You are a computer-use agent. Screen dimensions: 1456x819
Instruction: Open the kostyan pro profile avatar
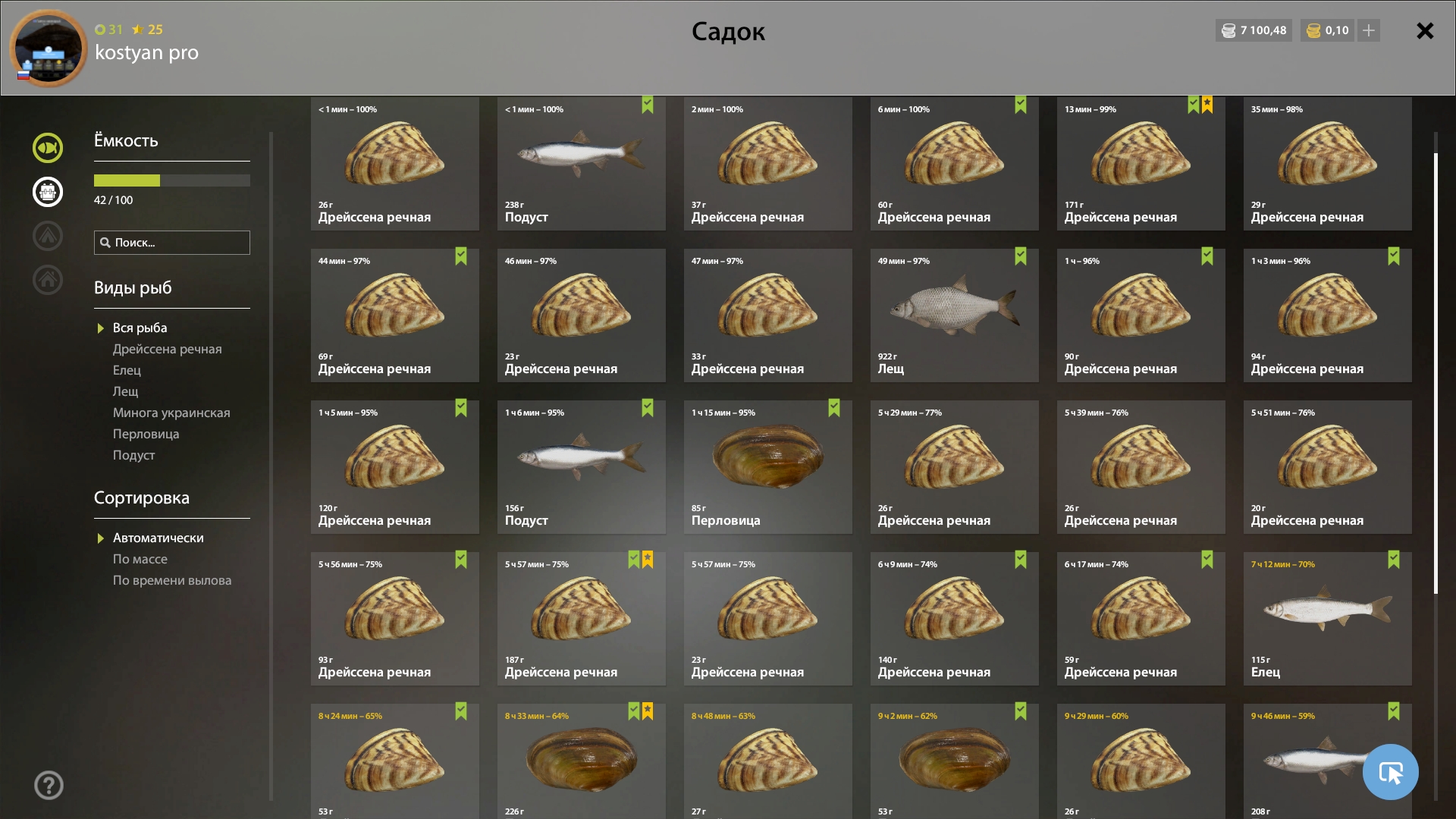coord(48,48)
